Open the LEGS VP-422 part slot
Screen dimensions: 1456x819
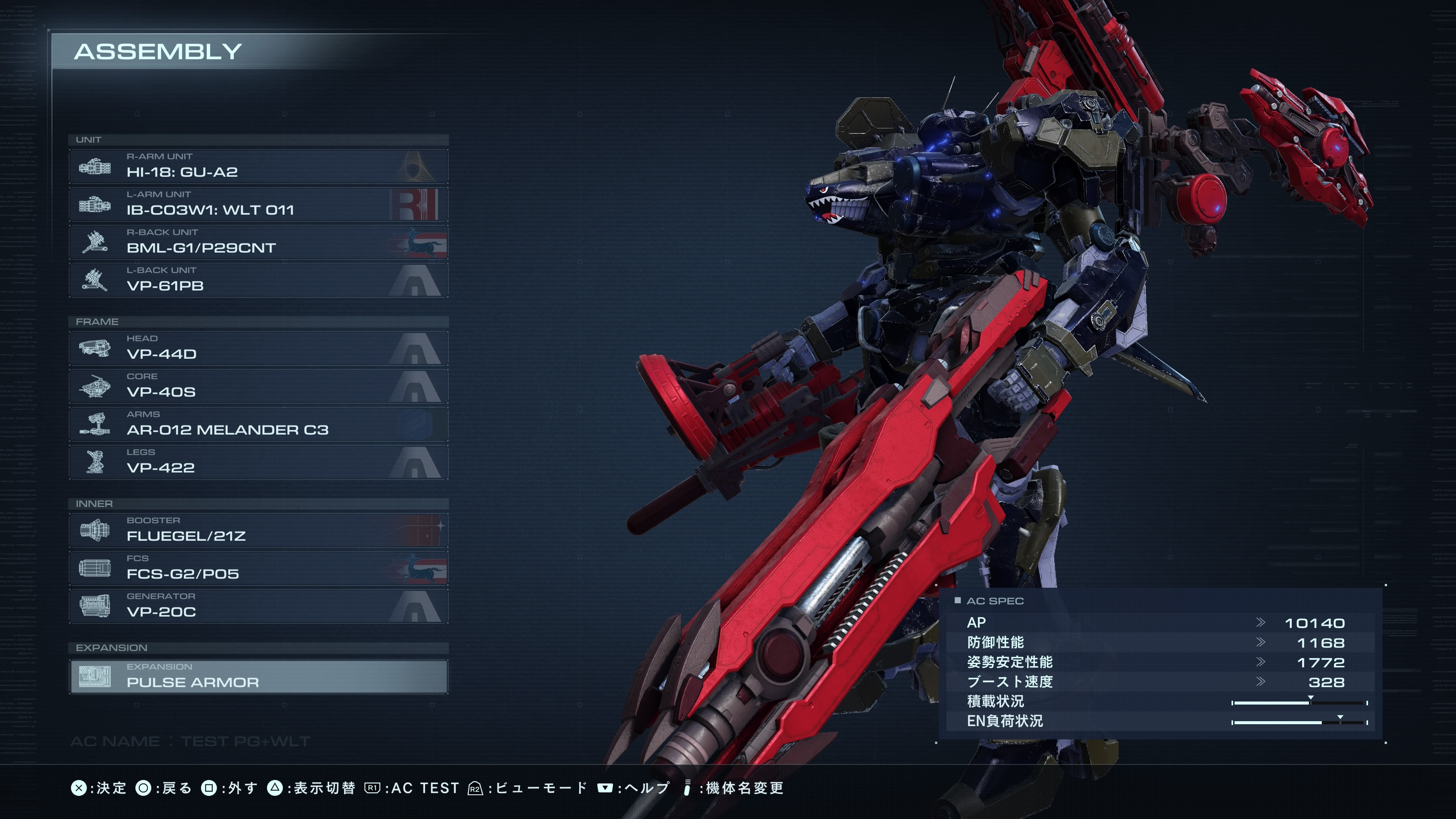pos(258,462)
